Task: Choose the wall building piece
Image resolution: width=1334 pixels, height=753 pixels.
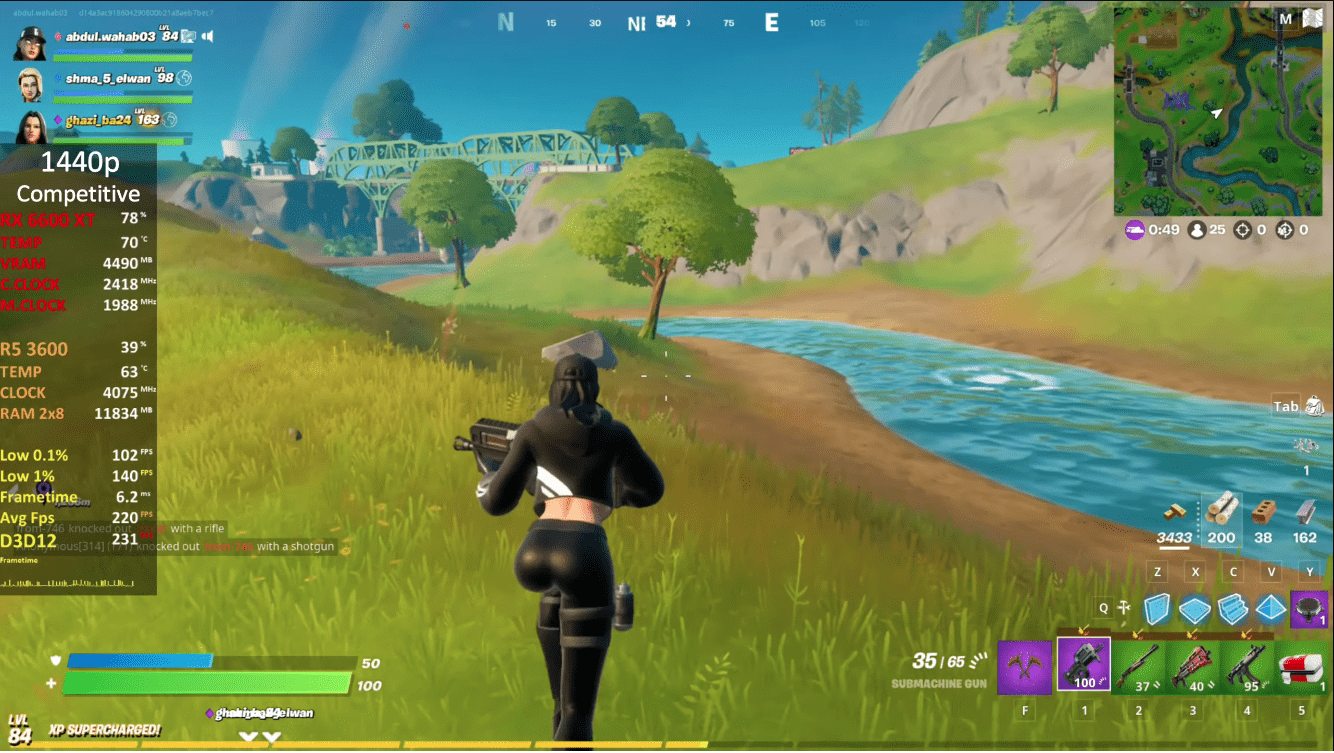Action: coord(1157,608)
